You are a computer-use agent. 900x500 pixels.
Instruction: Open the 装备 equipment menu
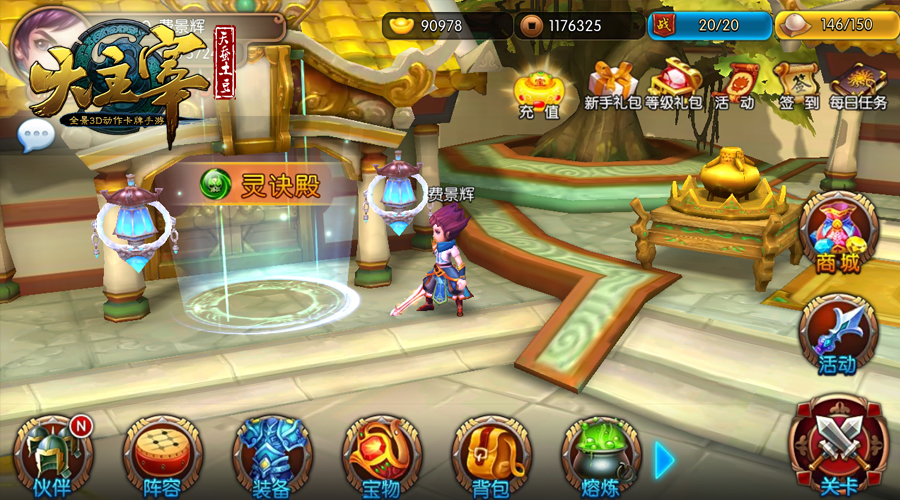271,455
